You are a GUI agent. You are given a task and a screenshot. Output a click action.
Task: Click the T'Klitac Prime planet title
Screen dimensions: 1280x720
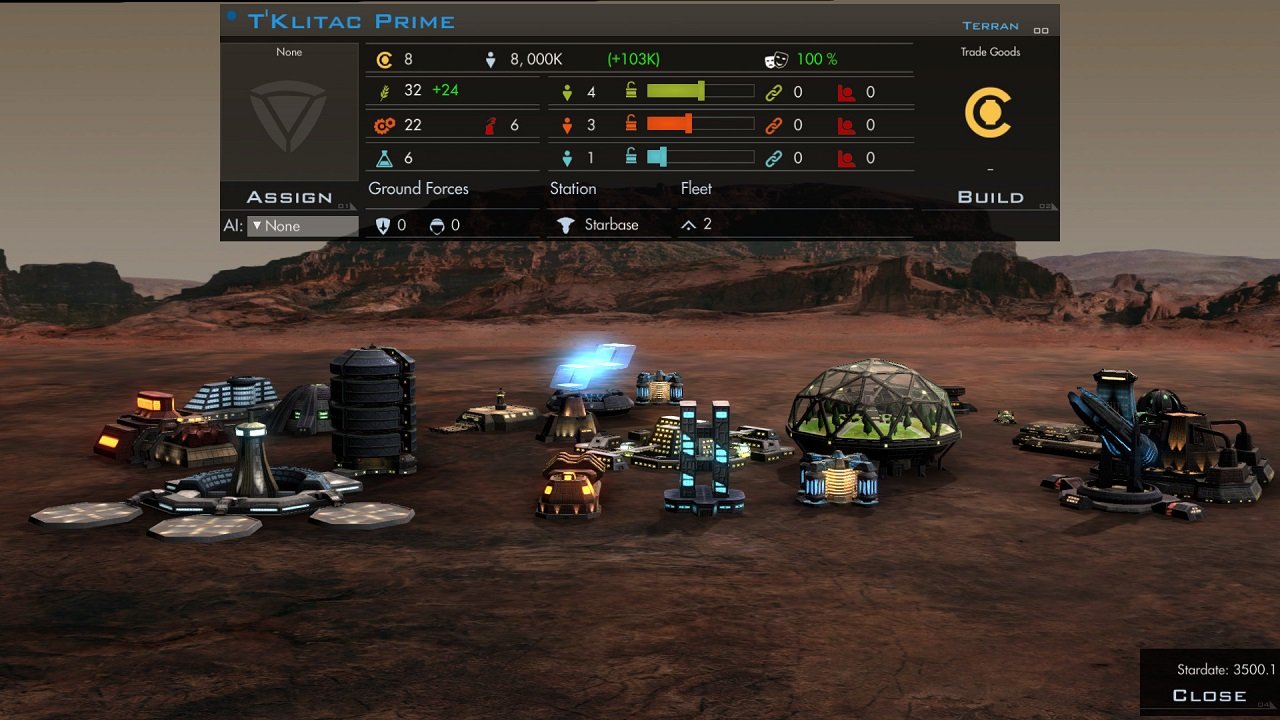351,21
